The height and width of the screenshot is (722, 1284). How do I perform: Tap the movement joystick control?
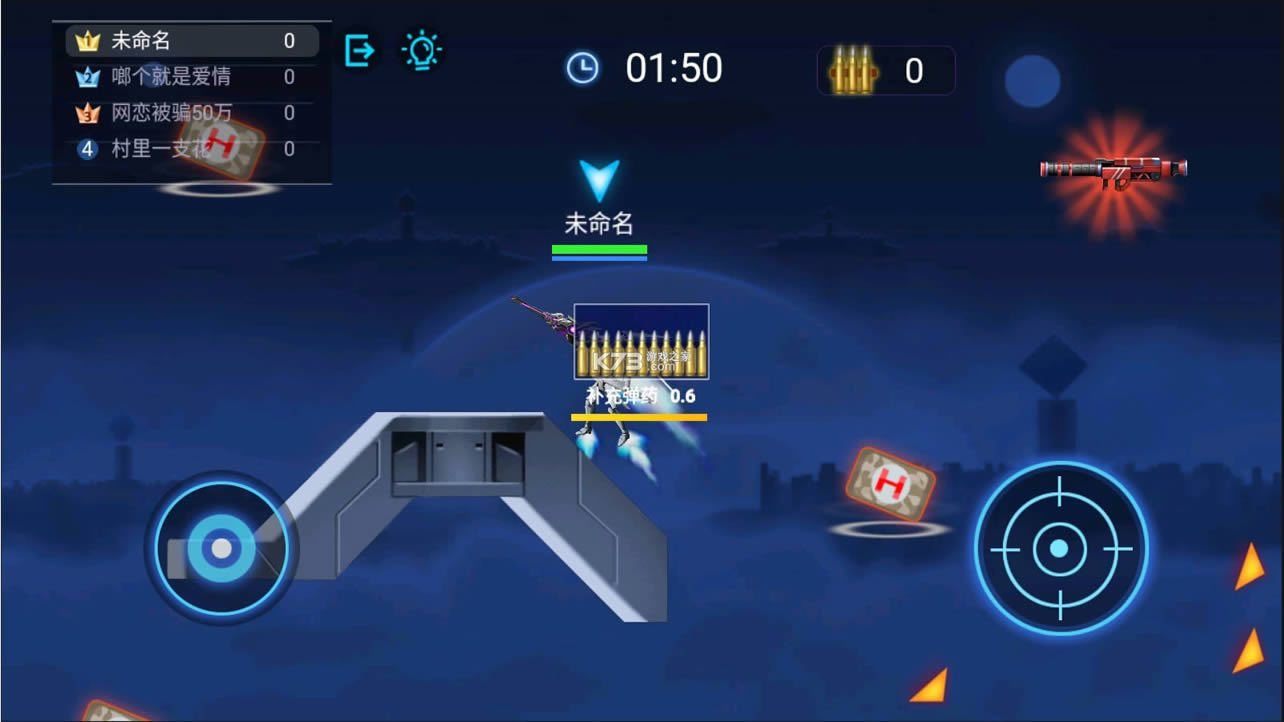click(222, 548)
